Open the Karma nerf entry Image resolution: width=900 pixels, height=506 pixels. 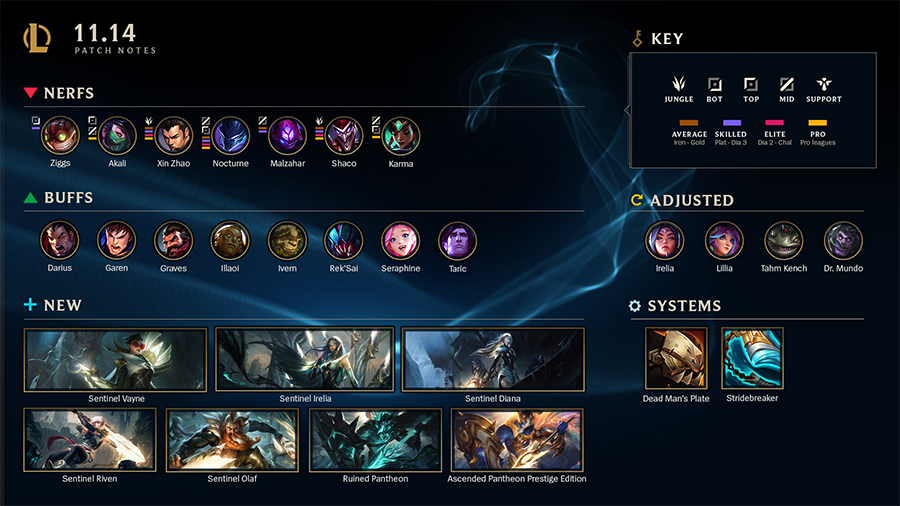pyautogui.click(x=401, y=135)
